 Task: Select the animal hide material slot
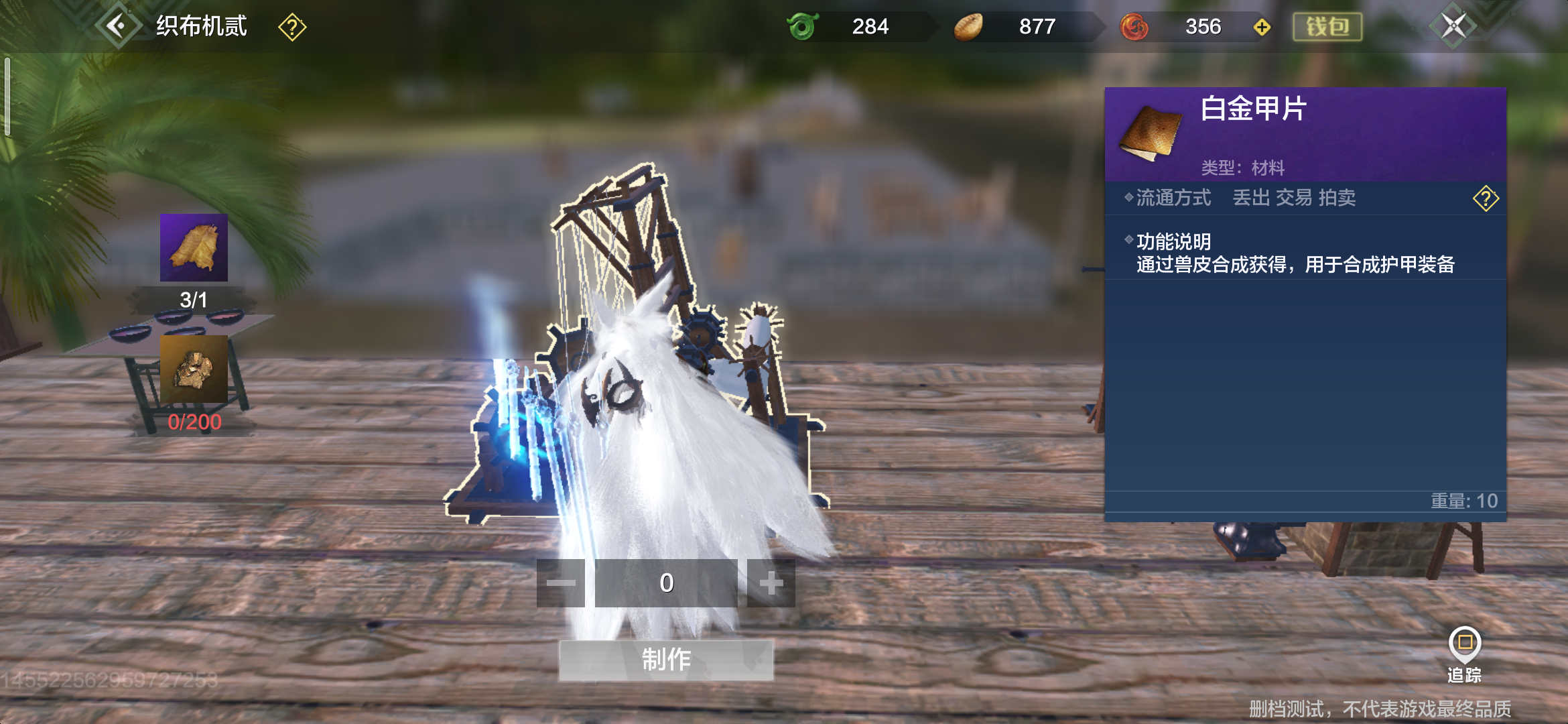click(194, 247)
